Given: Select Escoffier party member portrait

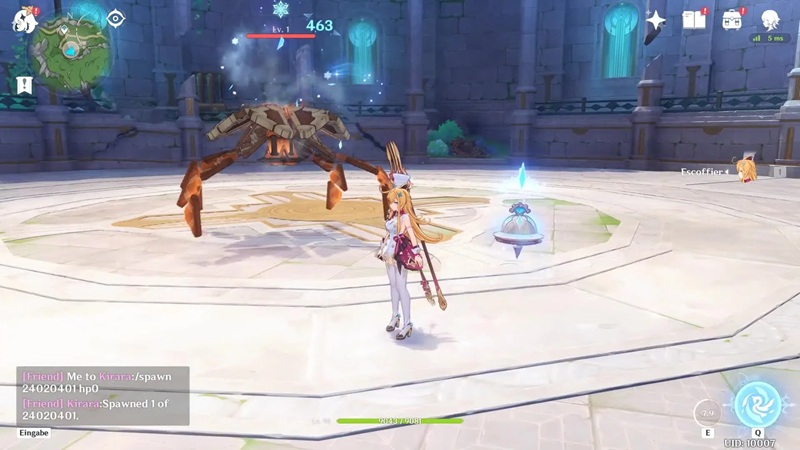Looking at the screenshot, I should [745, 170].
